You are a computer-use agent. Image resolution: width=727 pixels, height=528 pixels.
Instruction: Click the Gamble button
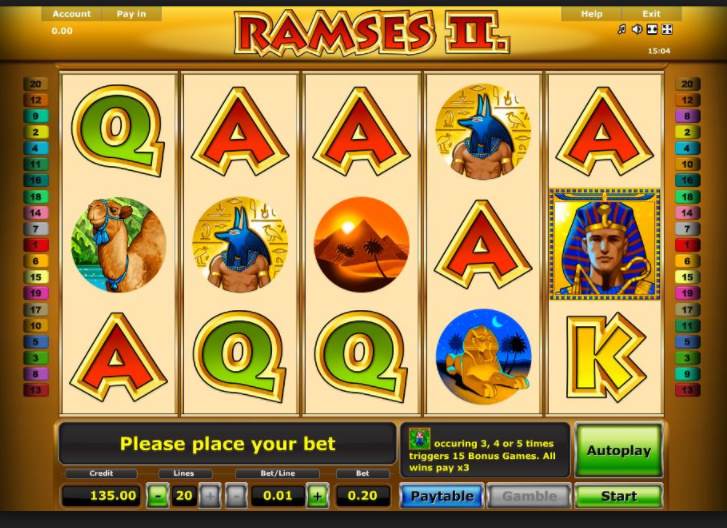[x=529, y=495]
